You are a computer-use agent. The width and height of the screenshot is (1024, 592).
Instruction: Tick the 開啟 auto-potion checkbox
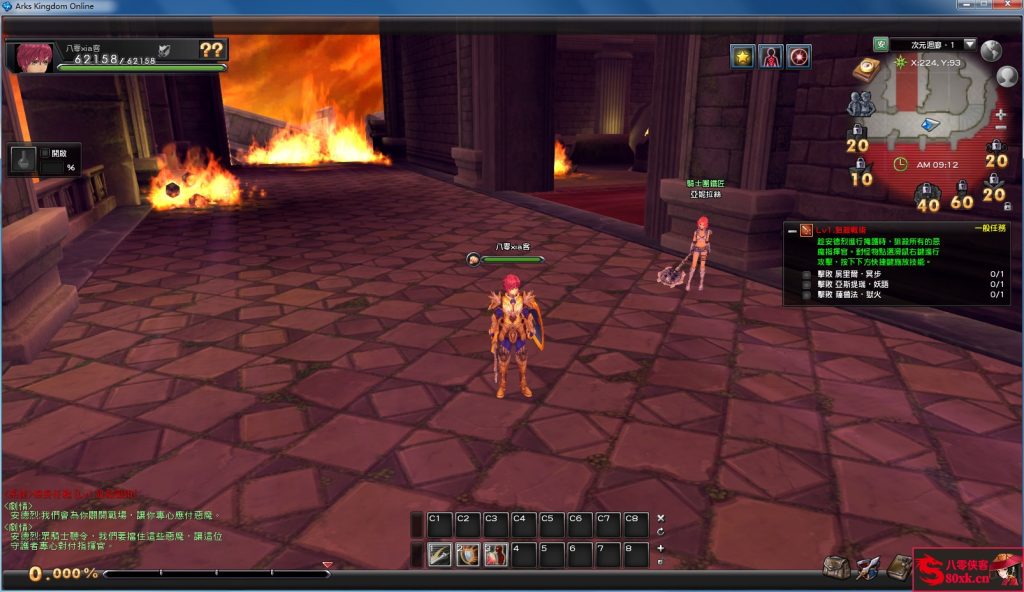pyautogui.click(x=46, y=153)
